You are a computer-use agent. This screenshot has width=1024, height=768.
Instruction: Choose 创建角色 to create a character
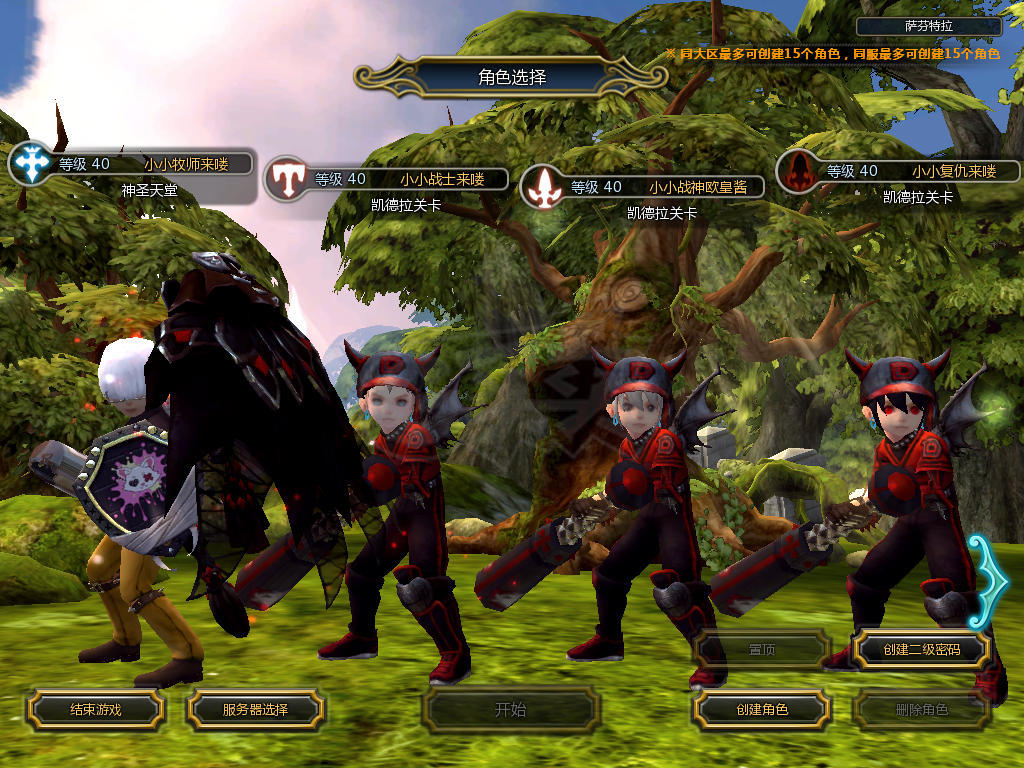[x=762, y=709]
